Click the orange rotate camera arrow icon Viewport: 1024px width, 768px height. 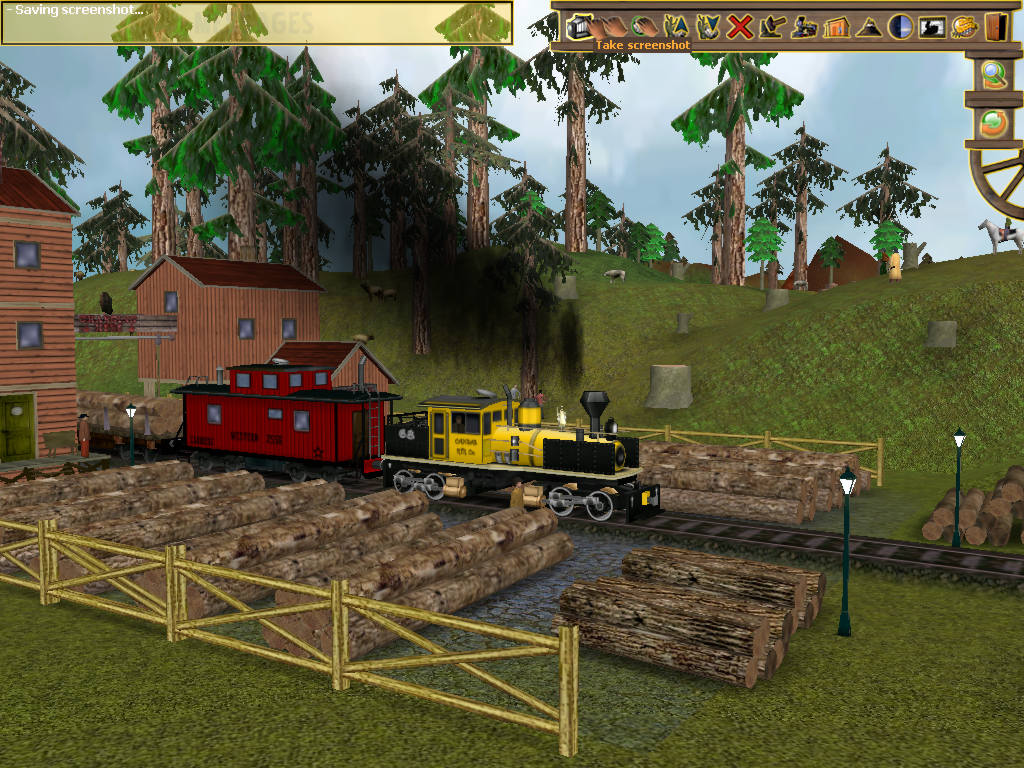pos(993,123)
